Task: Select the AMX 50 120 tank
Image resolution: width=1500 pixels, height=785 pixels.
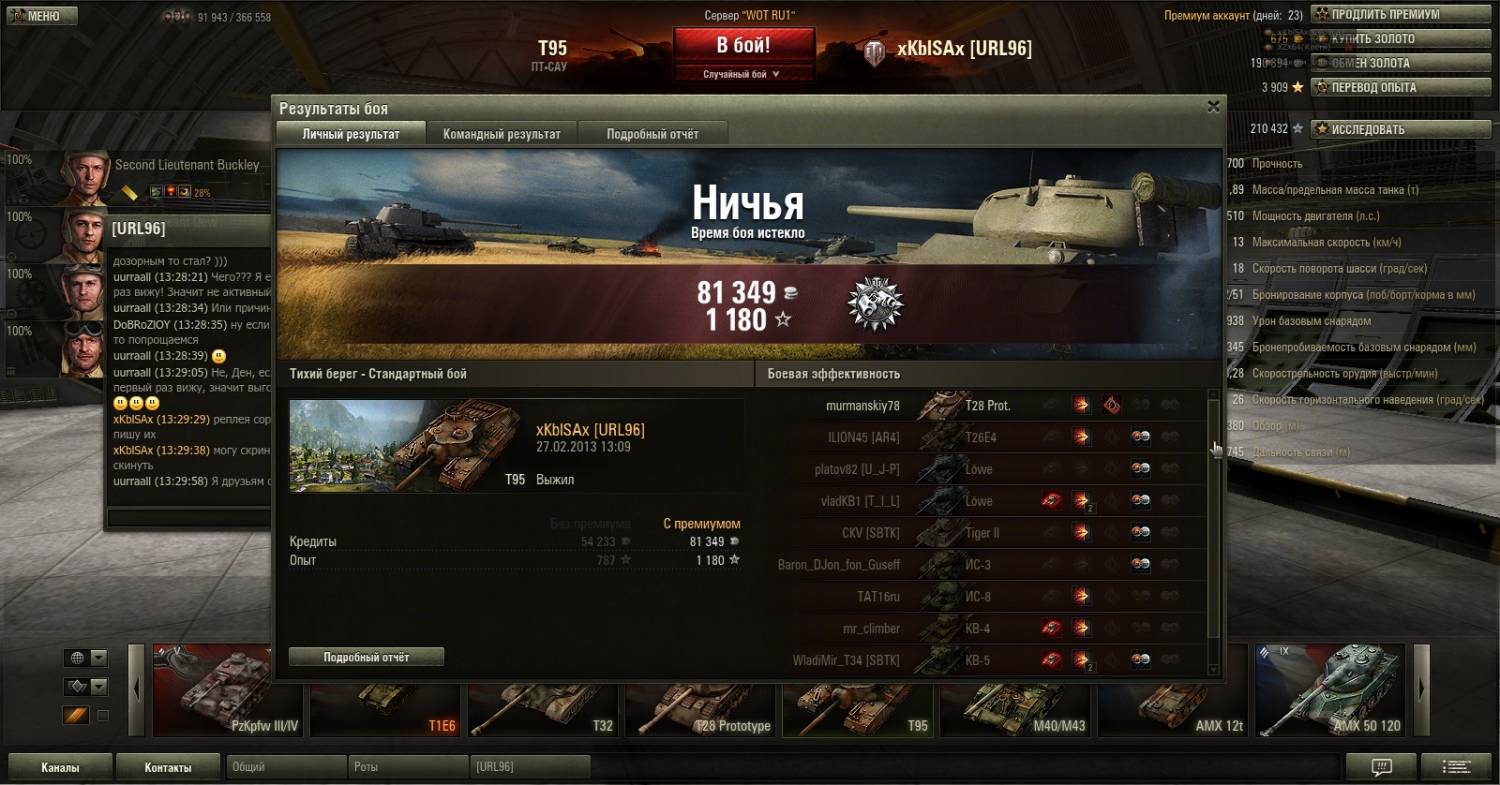Action: (1330, 692)
